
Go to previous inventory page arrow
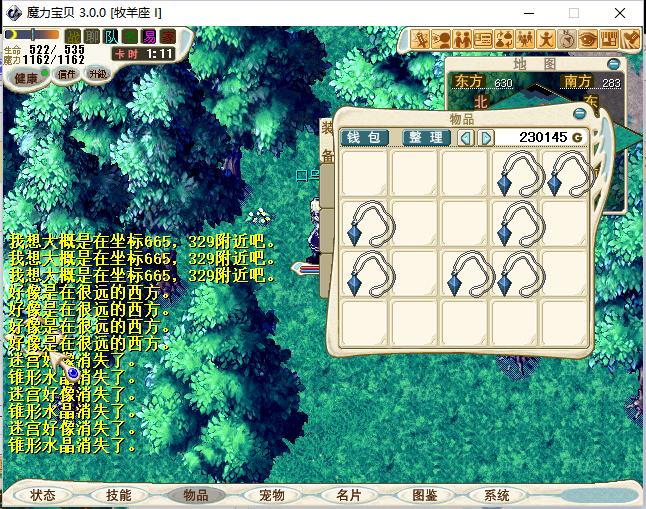pos(466,137)
